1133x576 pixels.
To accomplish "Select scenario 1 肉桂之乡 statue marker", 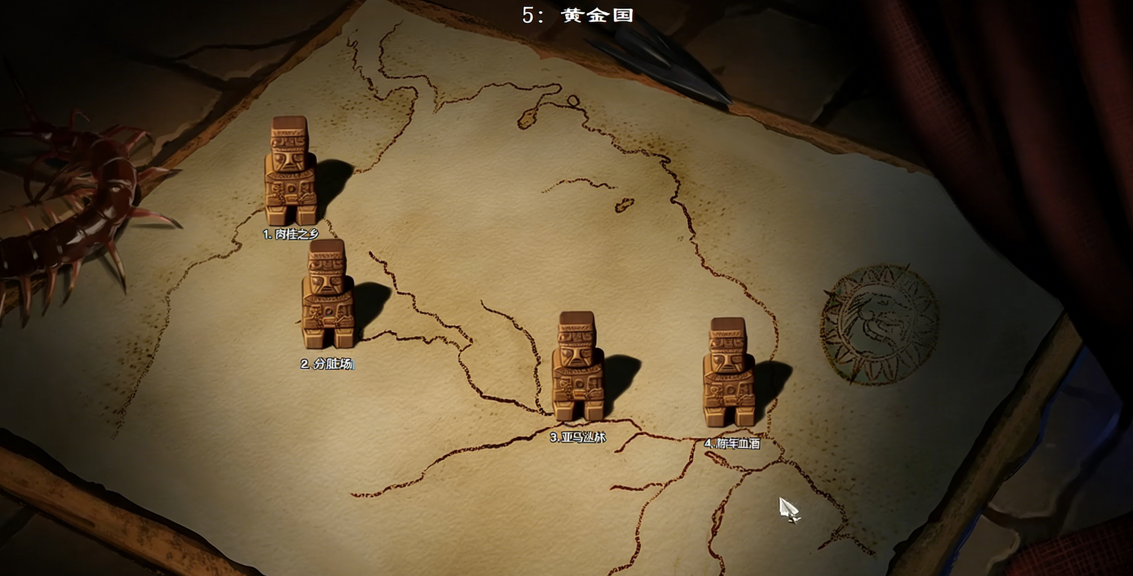I will [x=290, y=171].
